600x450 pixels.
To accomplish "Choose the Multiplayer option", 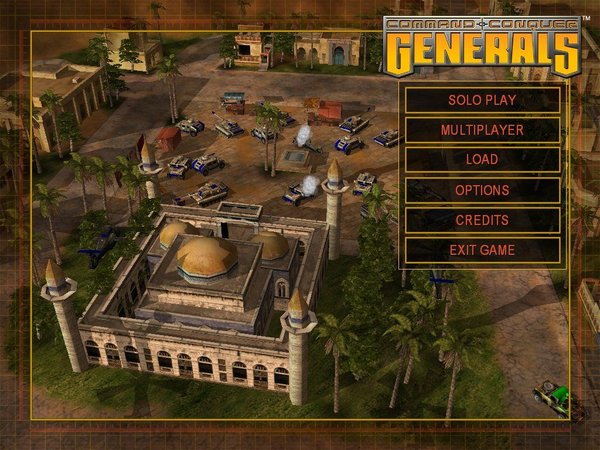I will (x=482, y=130).
